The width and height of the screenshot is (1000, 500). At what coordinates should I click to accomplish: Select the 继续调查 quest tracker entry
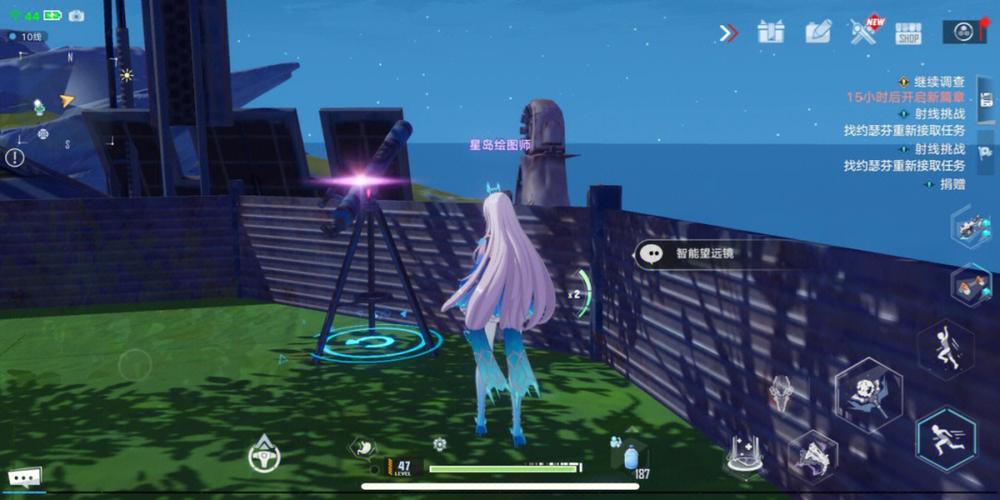936,82
